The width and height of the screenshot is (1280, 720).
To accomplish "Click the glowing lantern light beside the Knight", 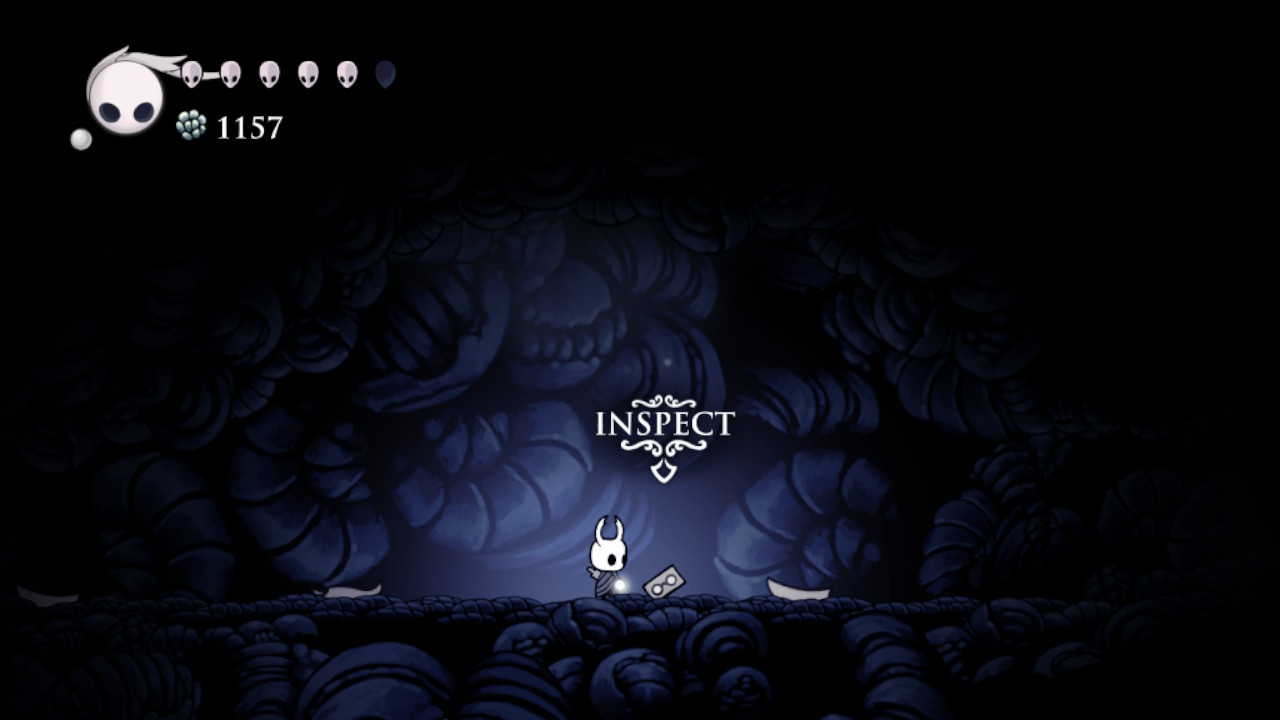I will click(x=619, y=584).
